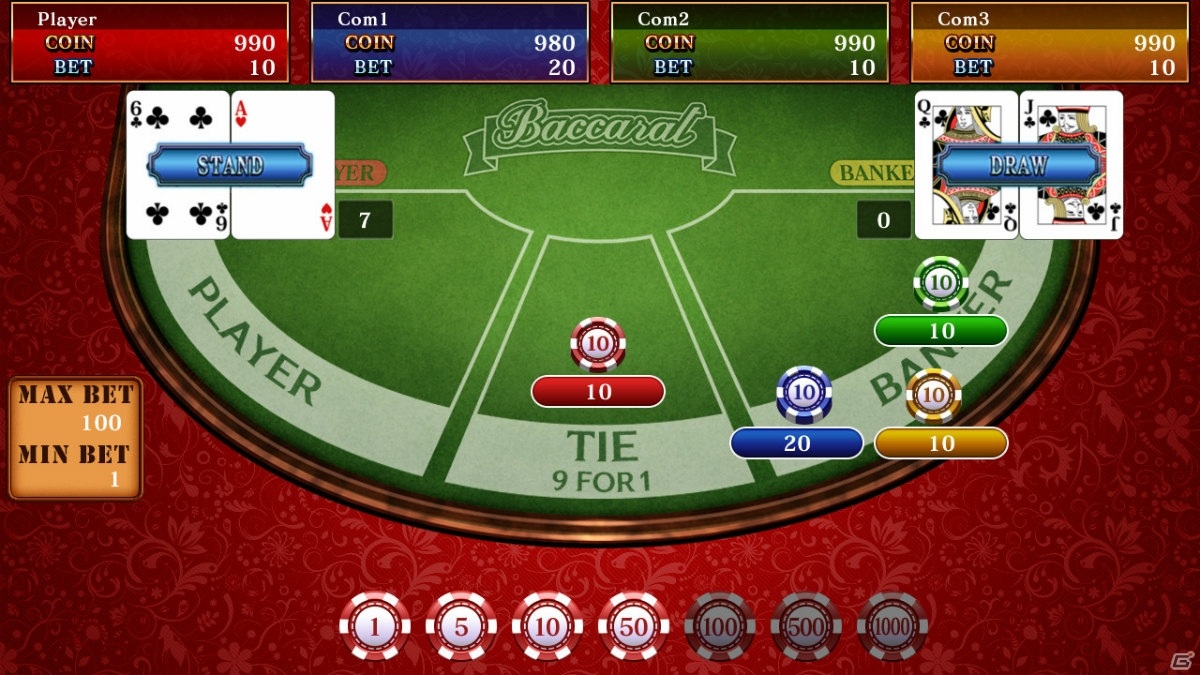
Task: Select the greyed-out 1000 chip
Action: (892, 627)
